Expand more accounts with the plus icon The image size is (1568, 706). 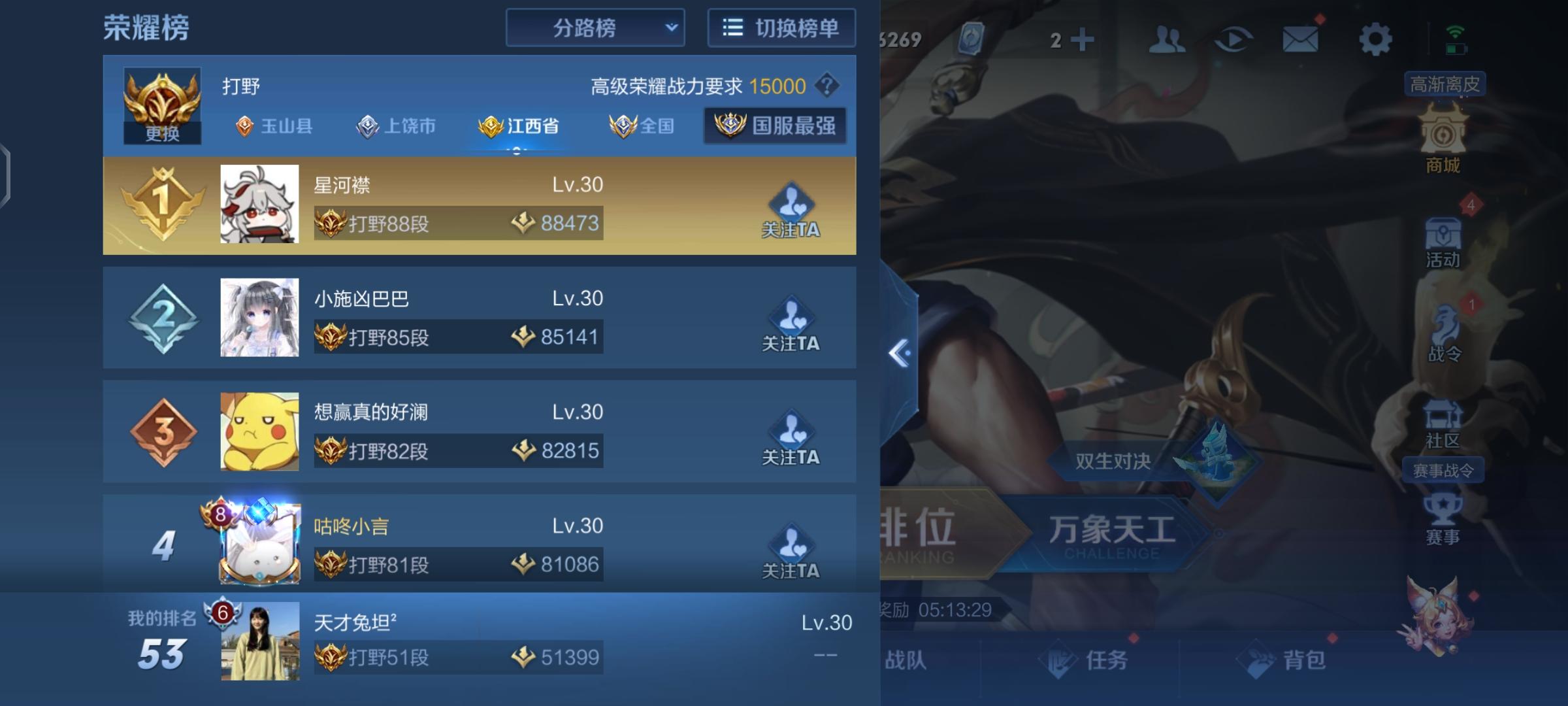[1083, 39]
